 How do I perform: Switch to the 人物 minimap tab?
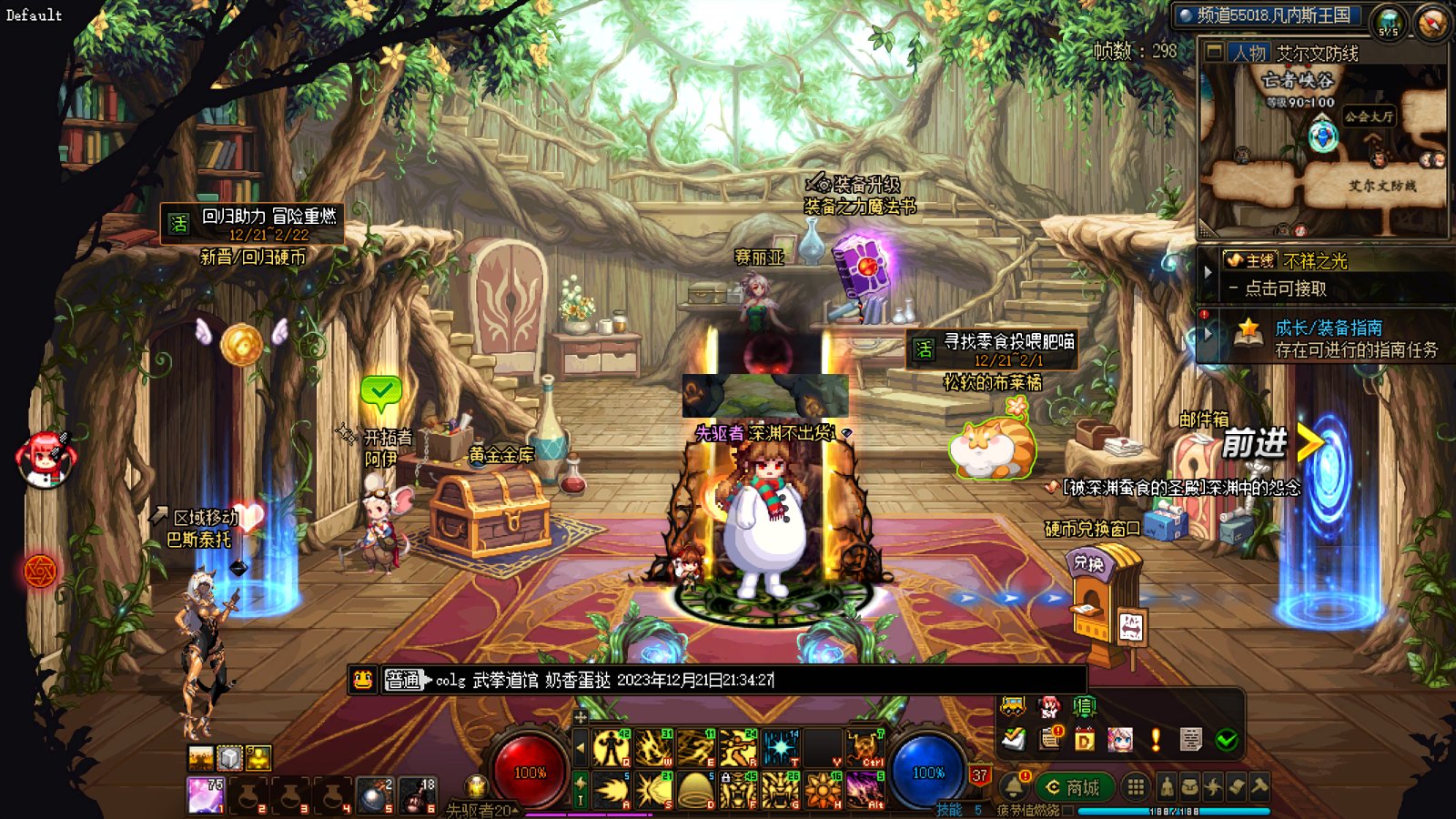(1249, 53)
